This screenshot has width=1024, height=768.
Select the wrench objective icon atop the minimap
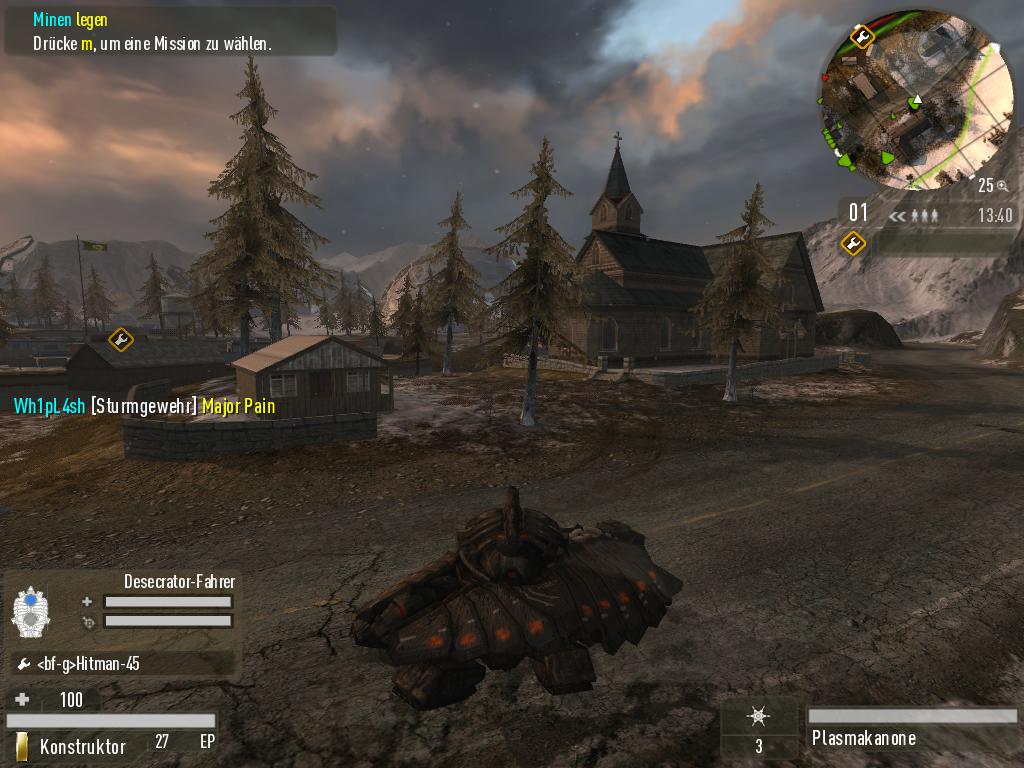(861, 38)
